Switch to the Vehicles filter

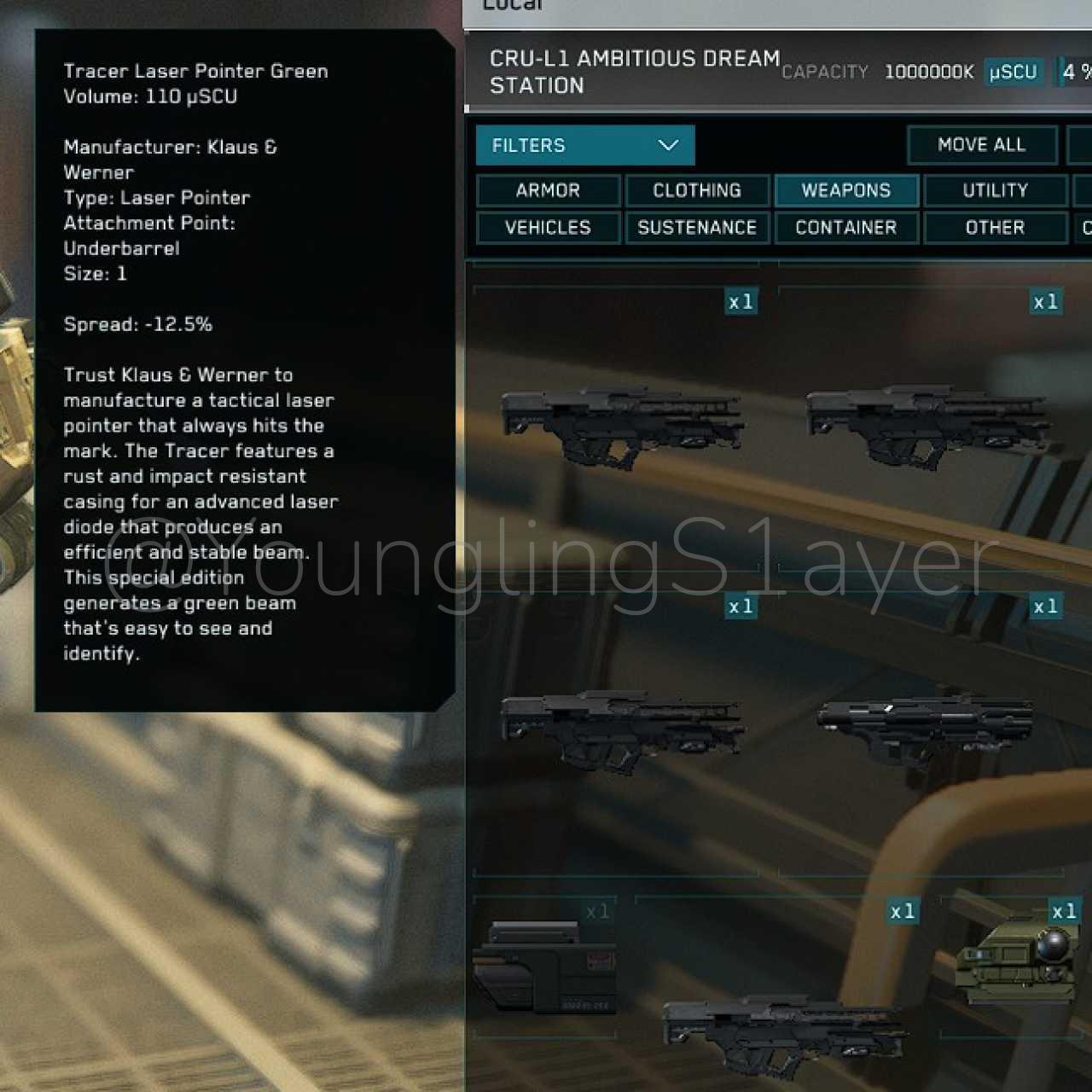click(x=548, y=228)
